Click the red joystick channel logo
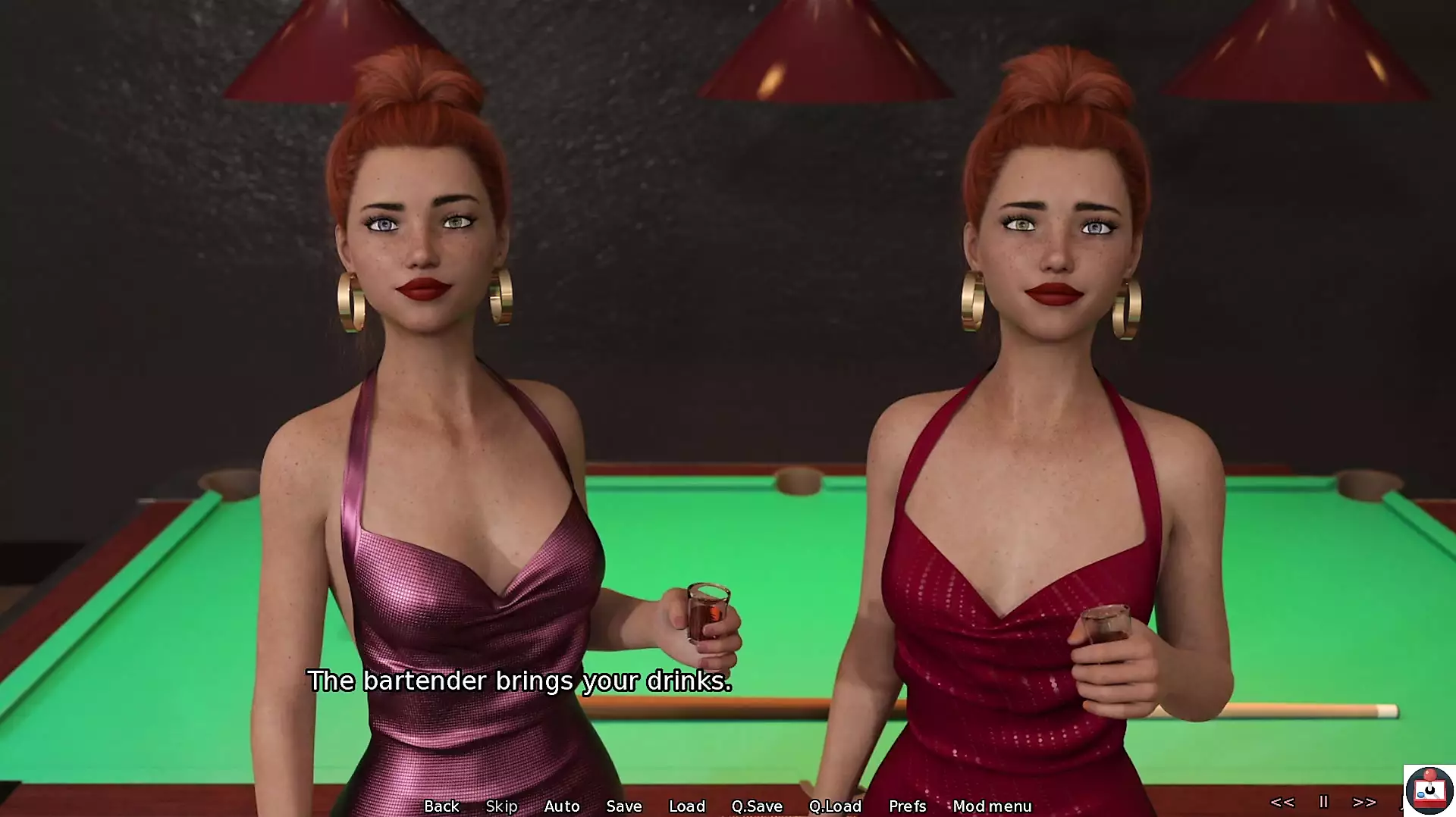 [1429, 790]
